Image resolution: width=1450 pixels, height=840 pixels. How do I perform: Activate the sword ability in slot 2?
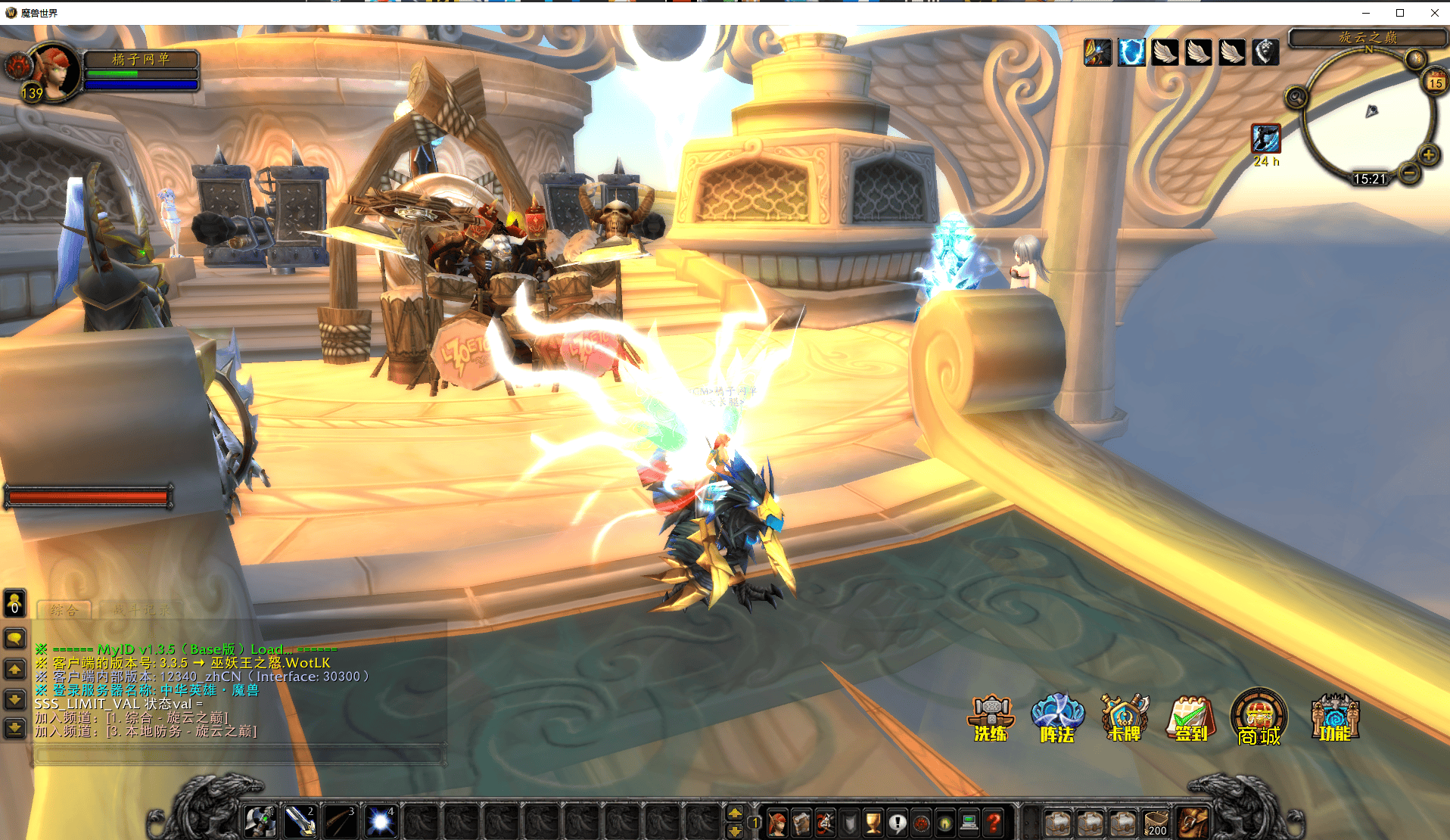(x=300, y=821)
